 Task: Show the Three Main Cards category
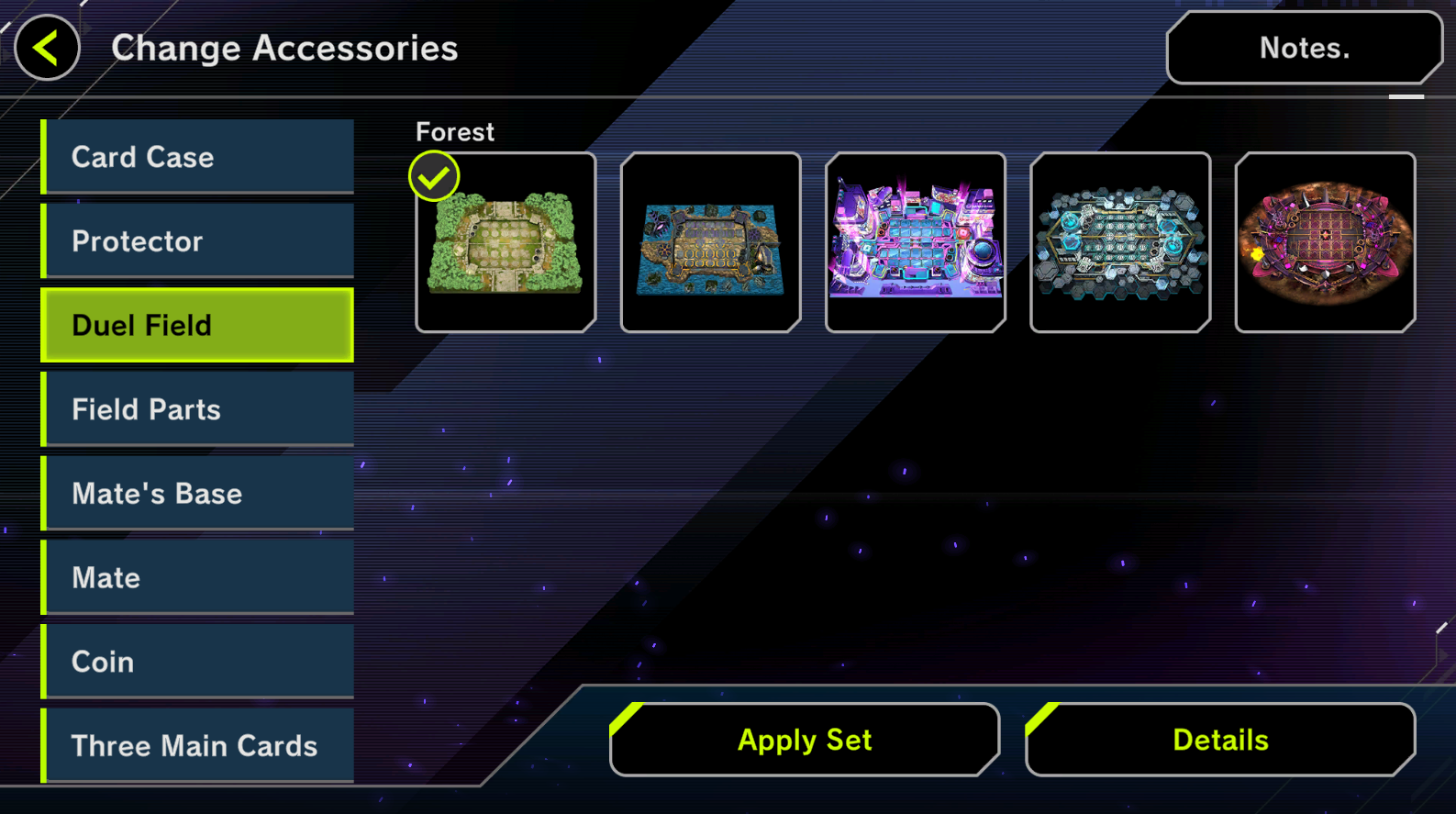tap(198, 746)
